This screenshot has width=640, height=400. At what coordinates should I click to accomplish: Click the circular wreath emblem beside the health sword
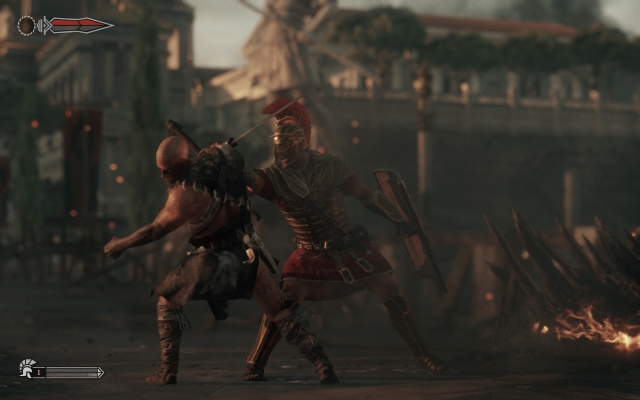27,25
